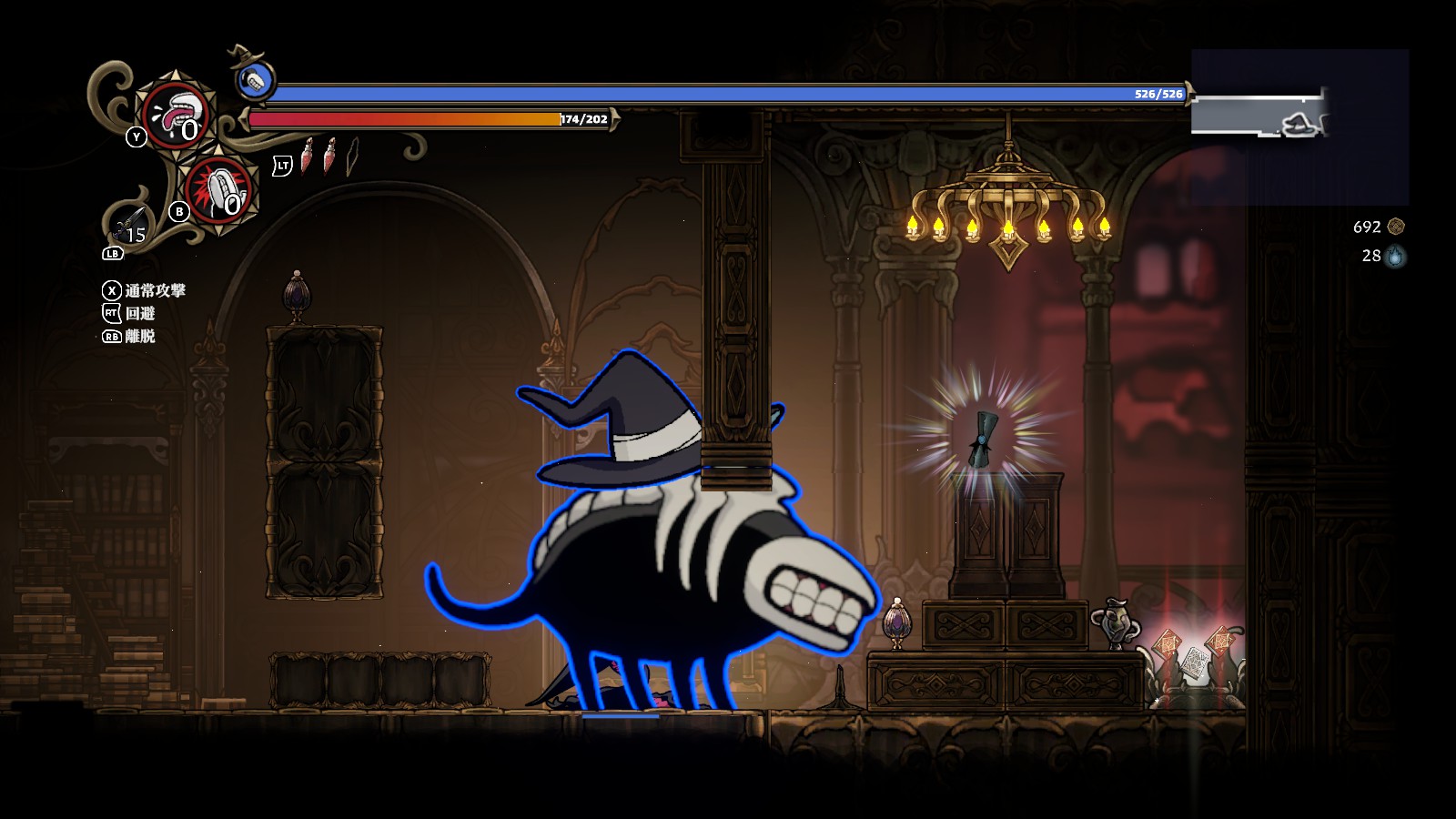Select the throwing dagger item slot
This screenshot has width=1456, height=819.
pos(130,224)
